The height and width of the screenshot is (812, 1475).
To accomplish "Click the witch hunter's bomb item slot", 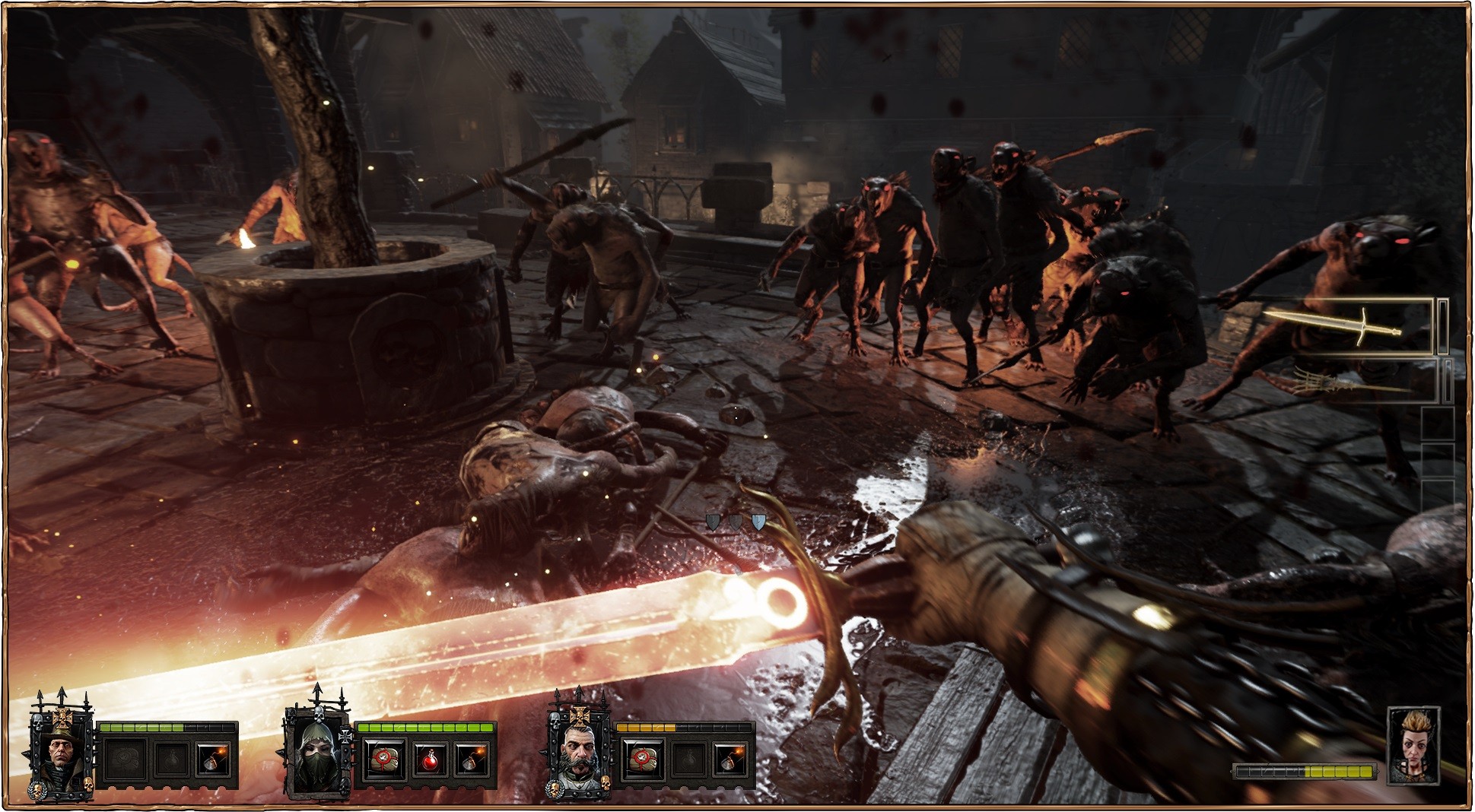I will pos(213,760).
